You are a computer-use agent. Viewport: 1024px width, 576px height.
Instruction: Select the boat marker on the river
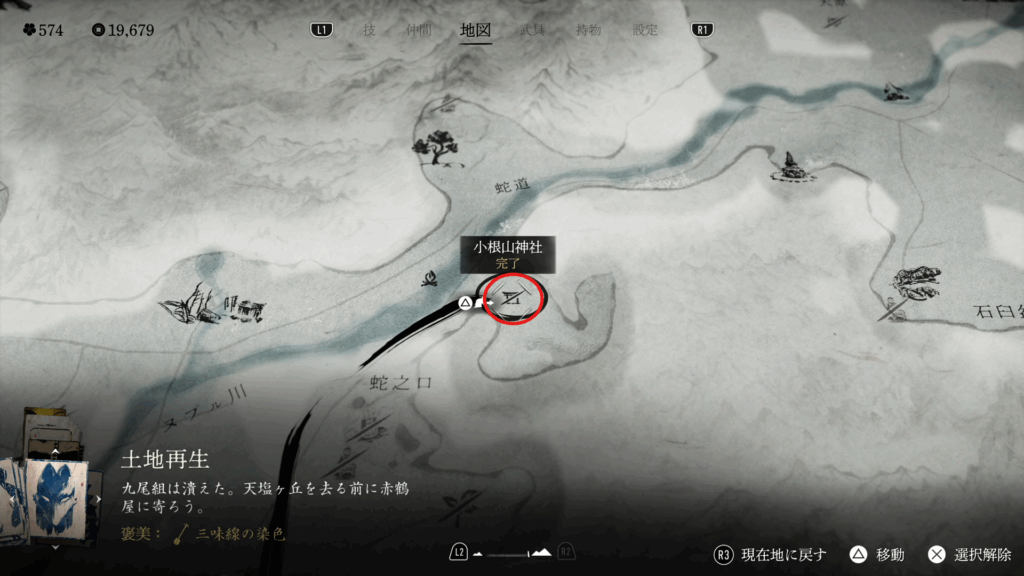(x=895, y=92)
